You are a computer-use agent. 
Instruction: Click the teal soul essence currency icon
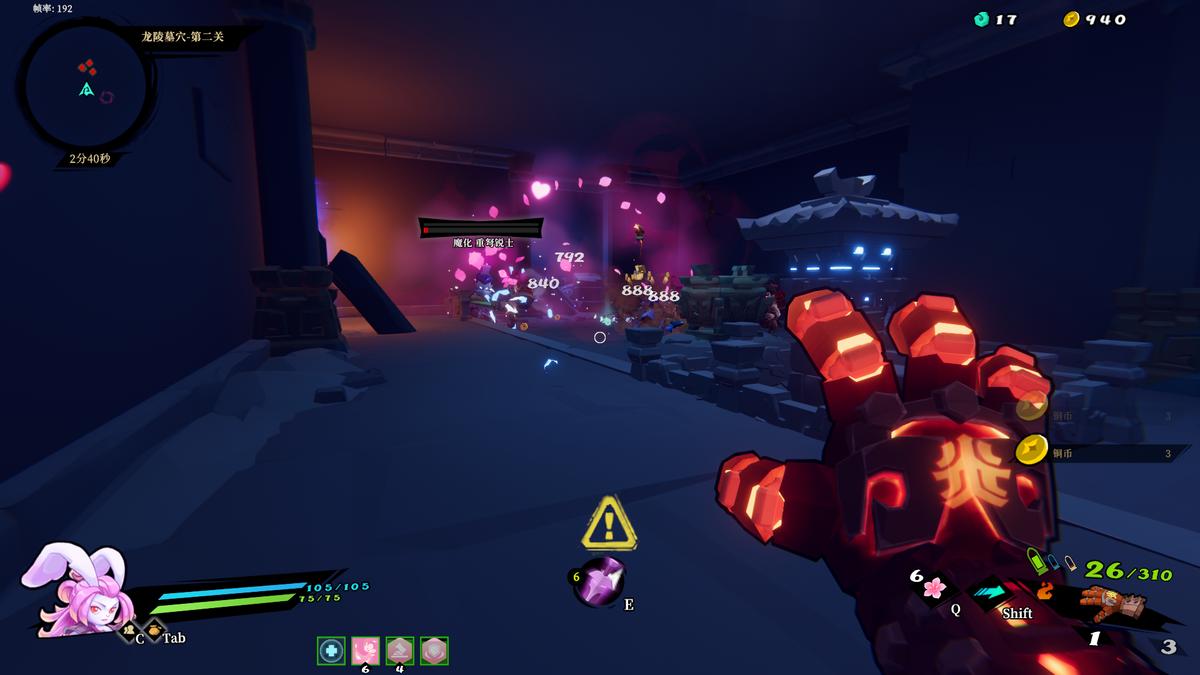coord(983,19)
